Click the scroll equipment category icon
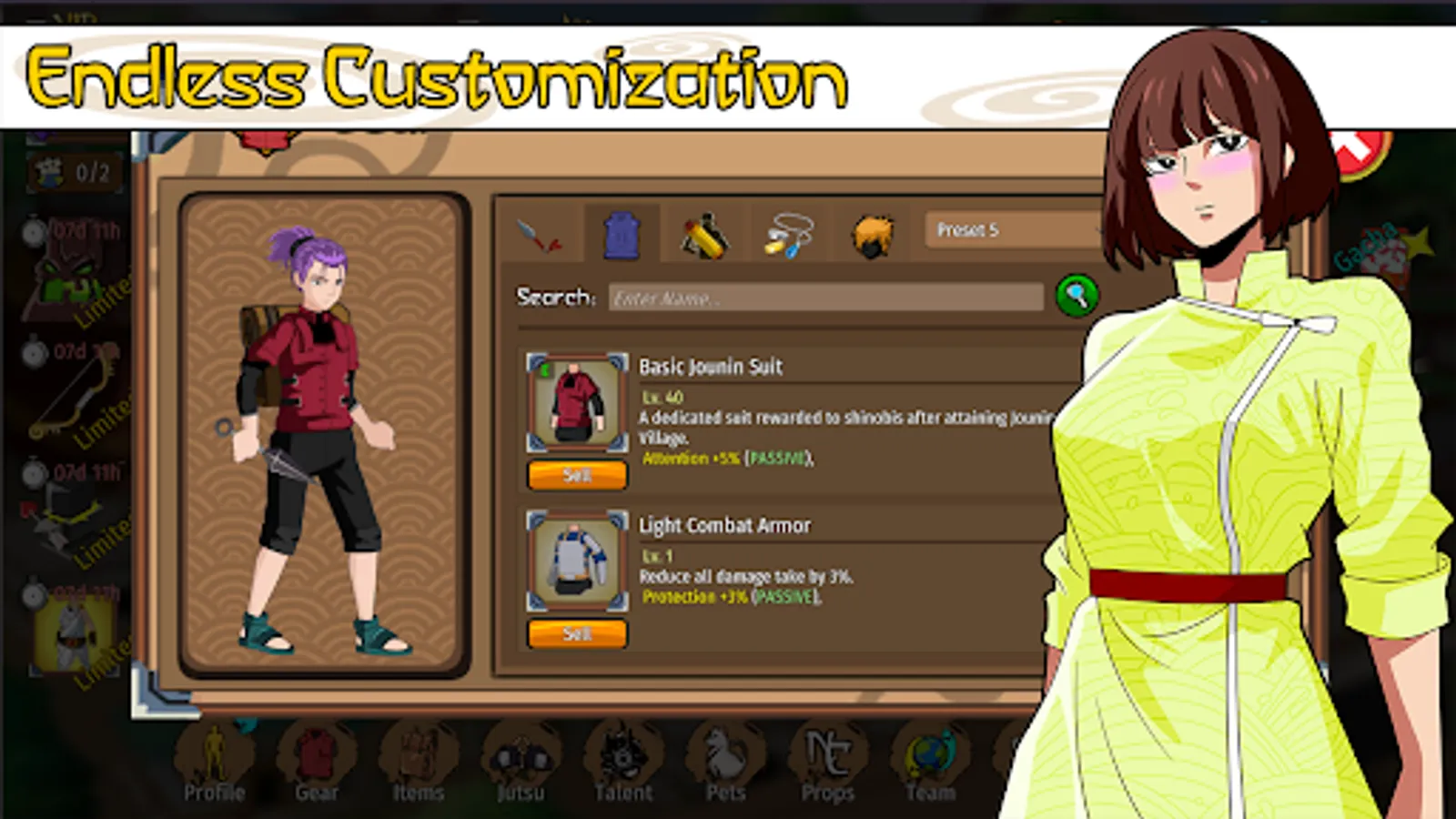The width and height of the screenshot is (1456, 819). click(x=705, y=233)
